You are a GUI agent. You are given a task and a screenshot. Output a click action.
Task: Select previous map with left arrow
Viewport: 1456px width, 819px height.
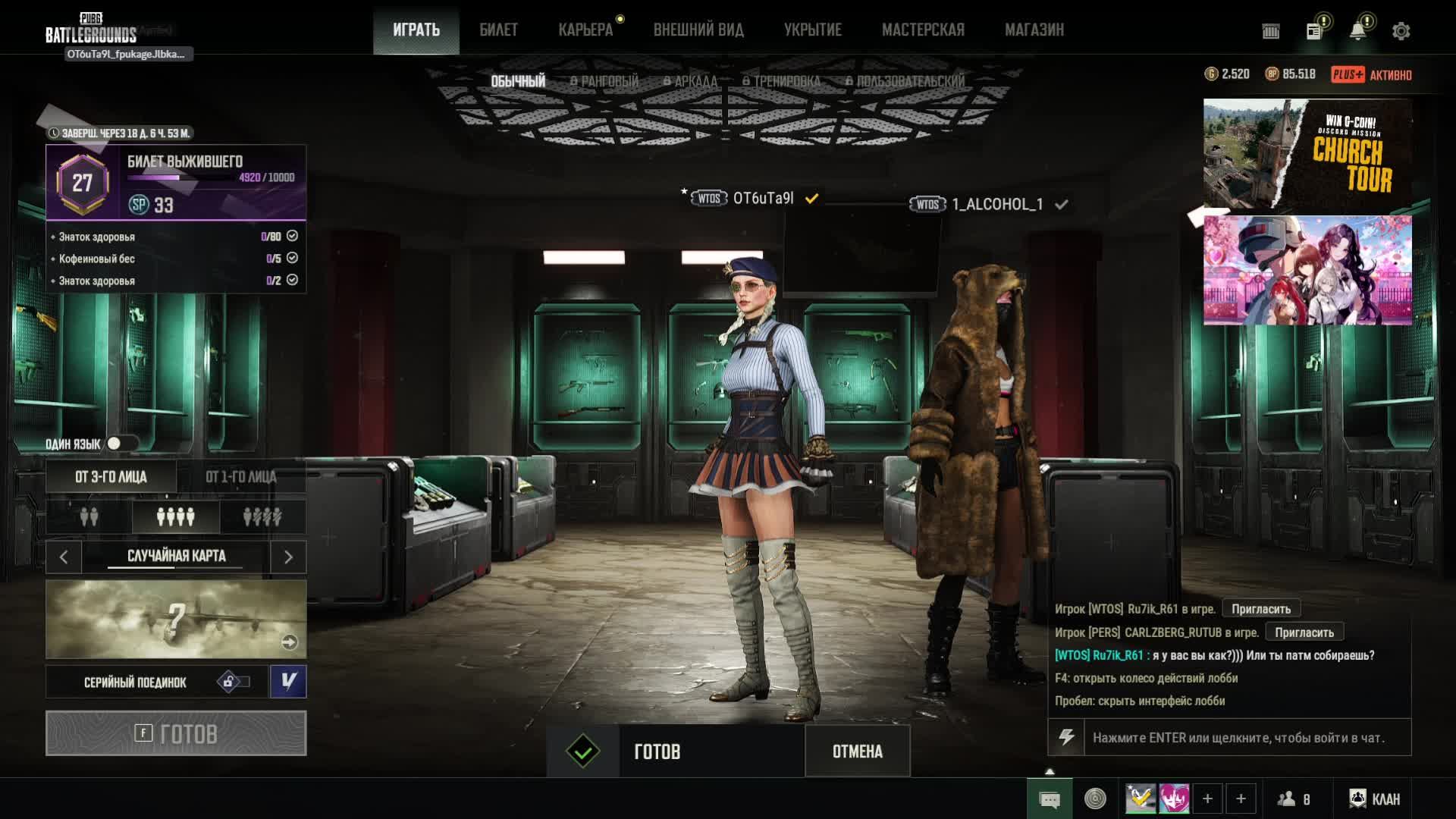pyautogui.click(x=64, y=557)
